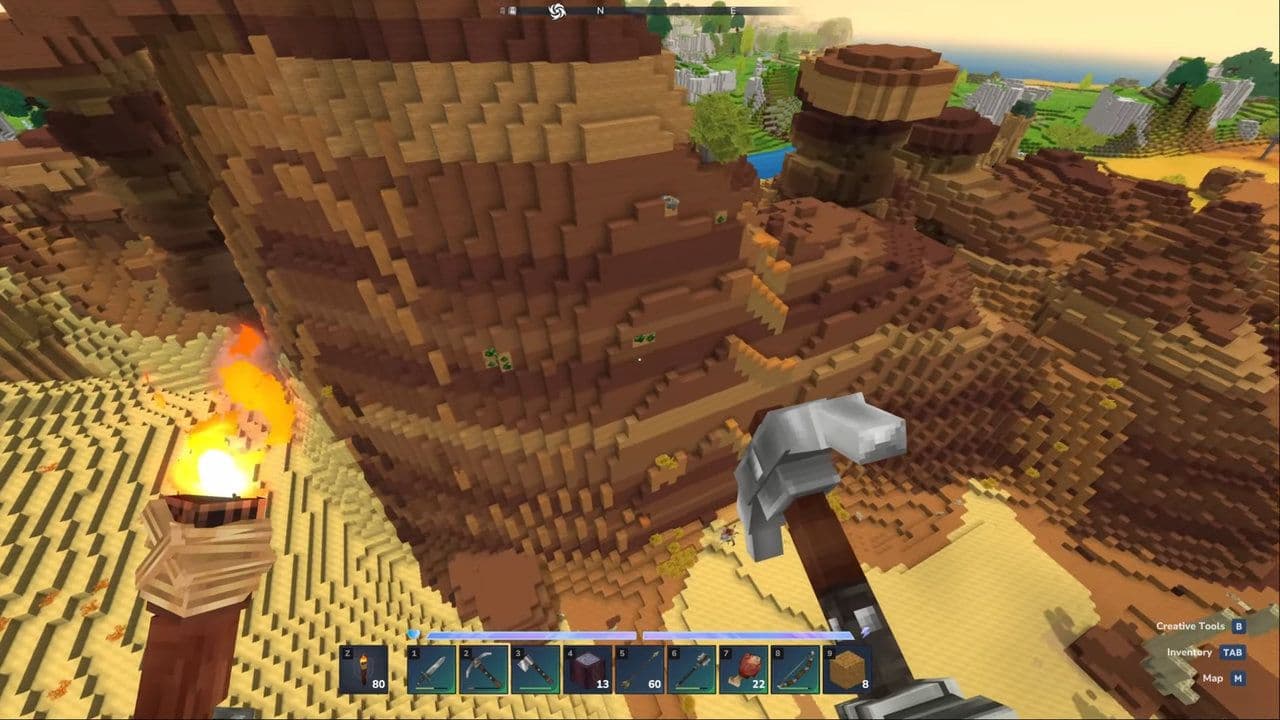This screenshot has width=1280, height=720.
Task: Select the cooked meat stack
Action: pos(744,669)
